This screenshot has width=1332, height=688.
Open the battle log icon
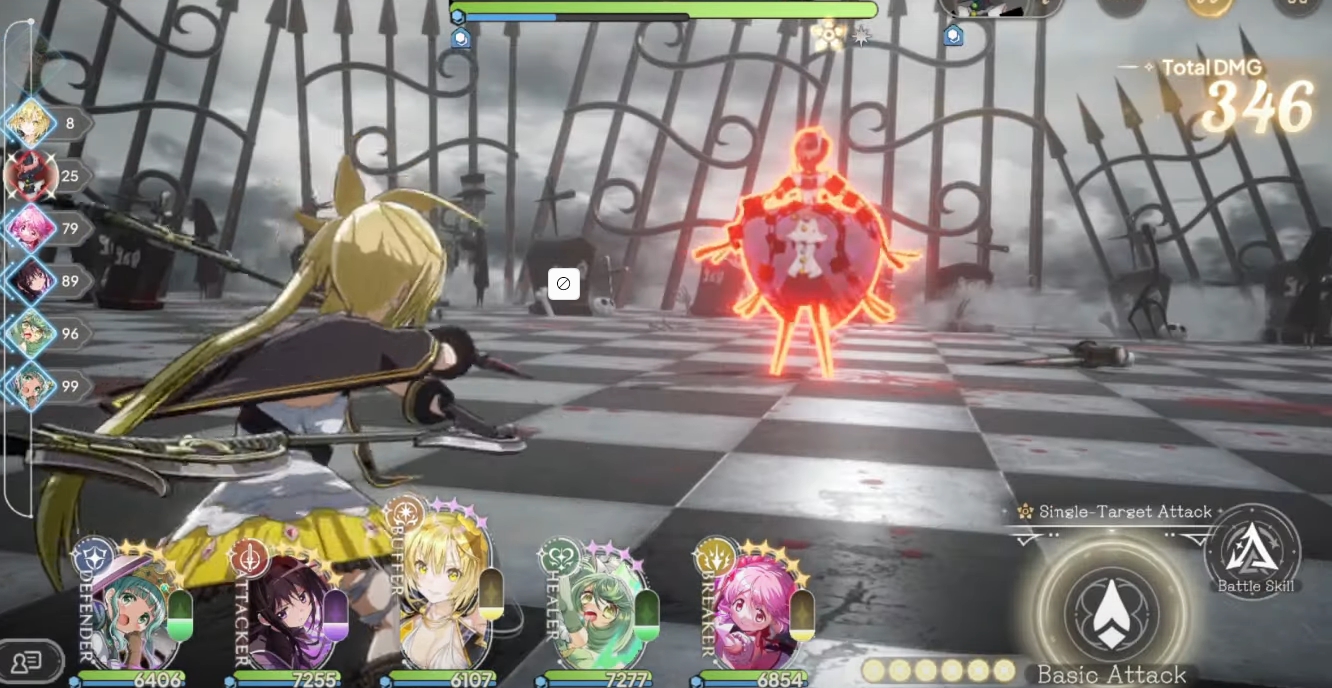28,662
